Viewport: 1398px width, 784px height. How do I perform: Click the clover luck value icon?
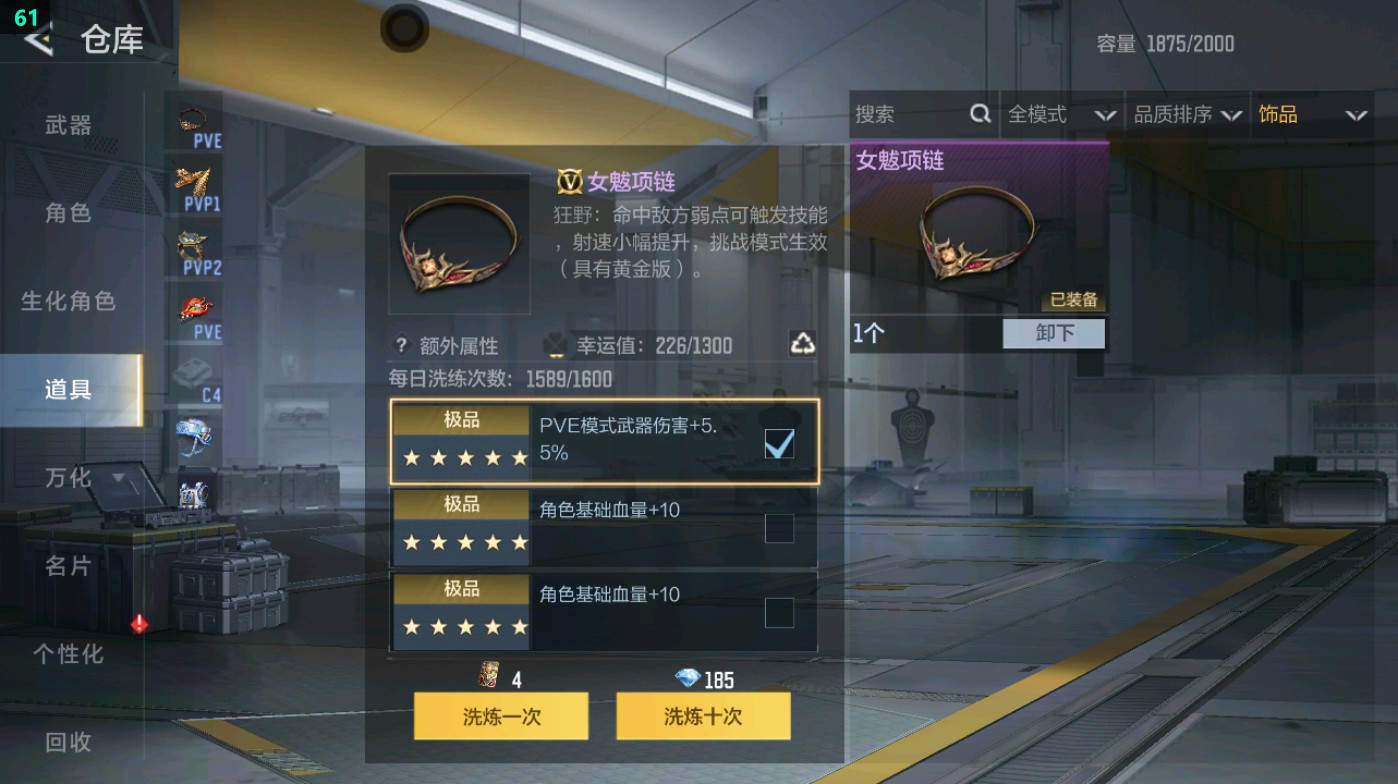pos(554,346)
